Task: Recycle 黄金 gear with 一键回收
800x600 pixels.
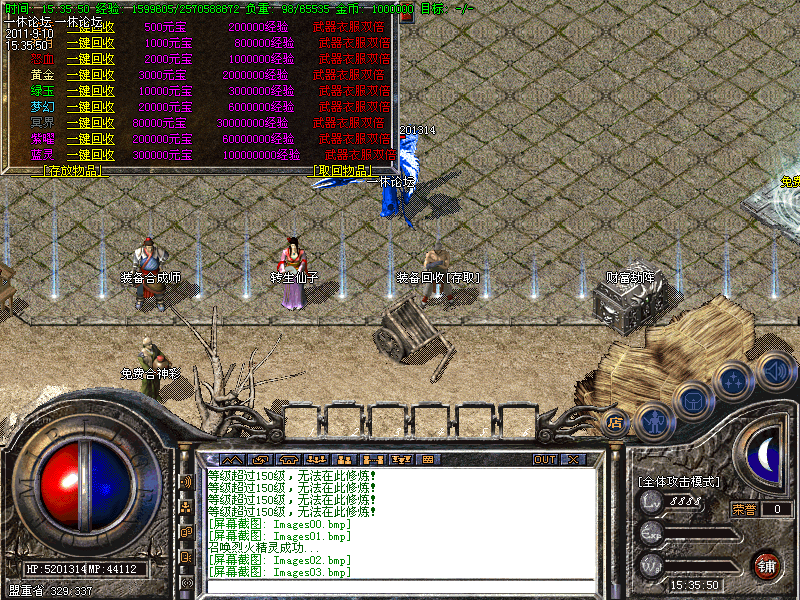Action: click(90, 75)
